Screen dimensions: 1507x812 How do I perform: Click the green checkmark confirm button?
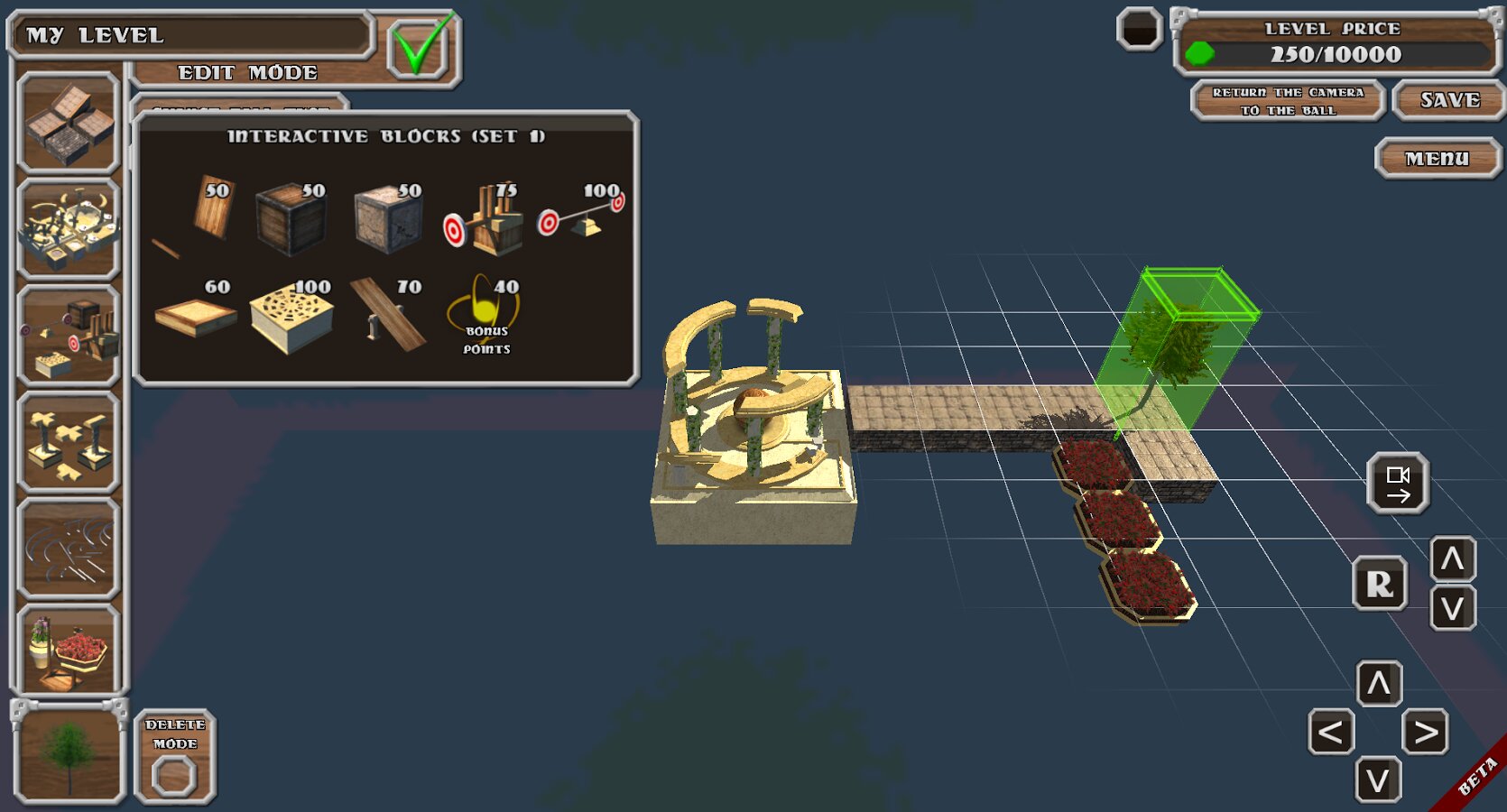click(x=421, y=46)
